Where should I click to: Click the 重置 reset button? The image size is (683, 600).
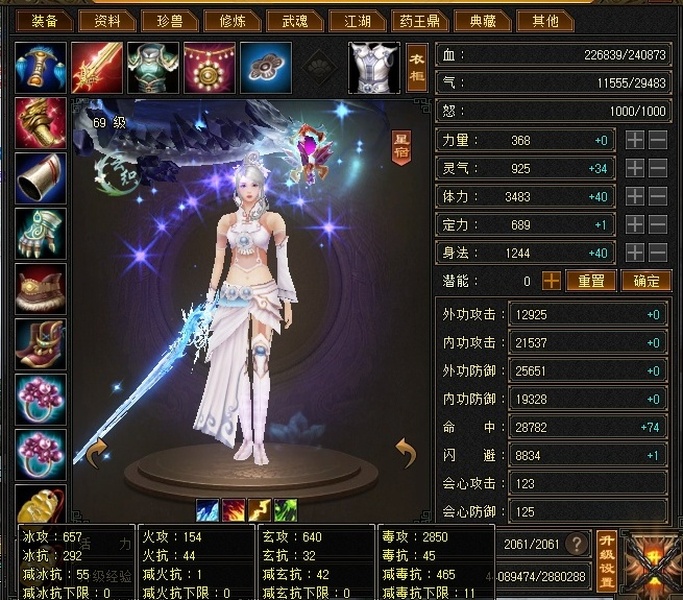click(x=591, y=281)
